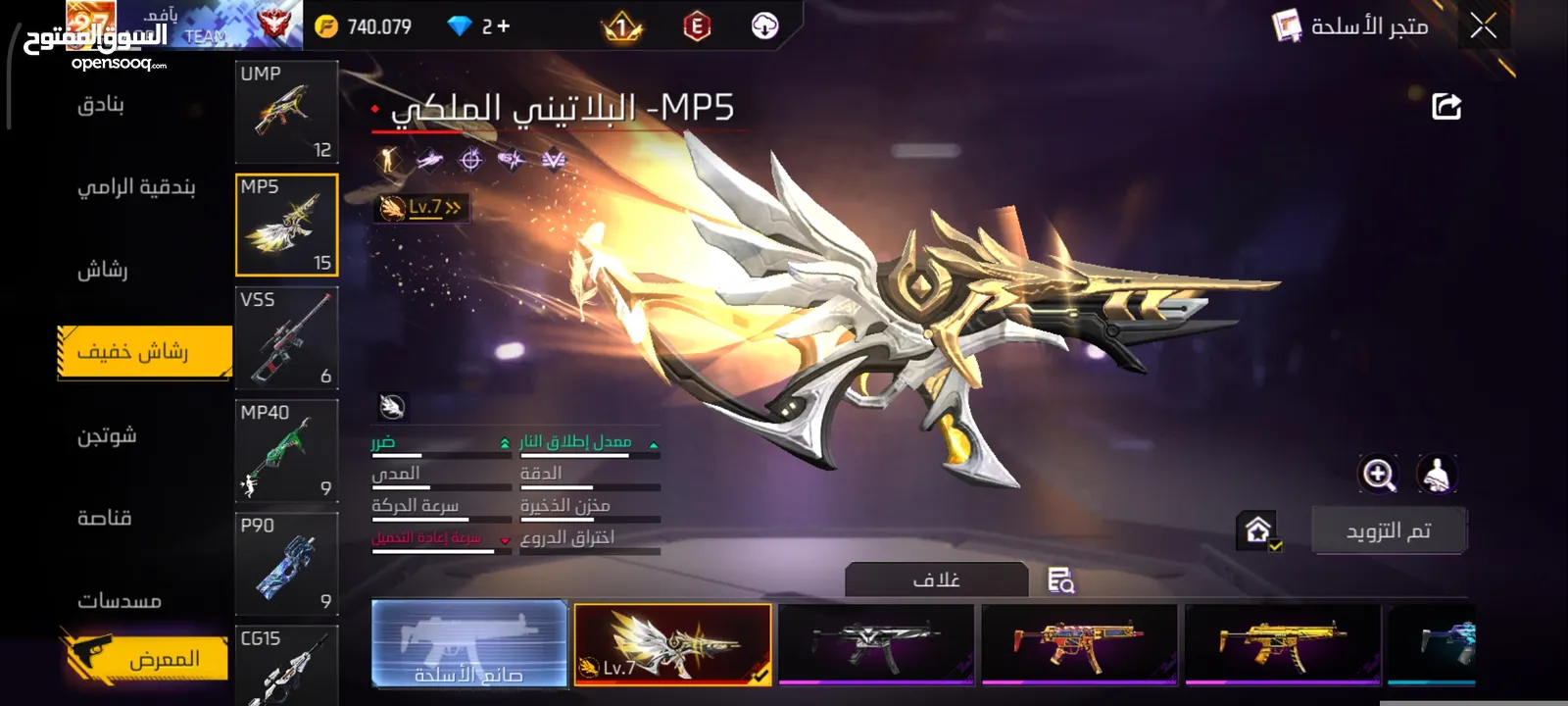The width and height of the screenshot is (1568, 706).
Task: Select the بندقية الرامي category
Action: coord(136,186)
